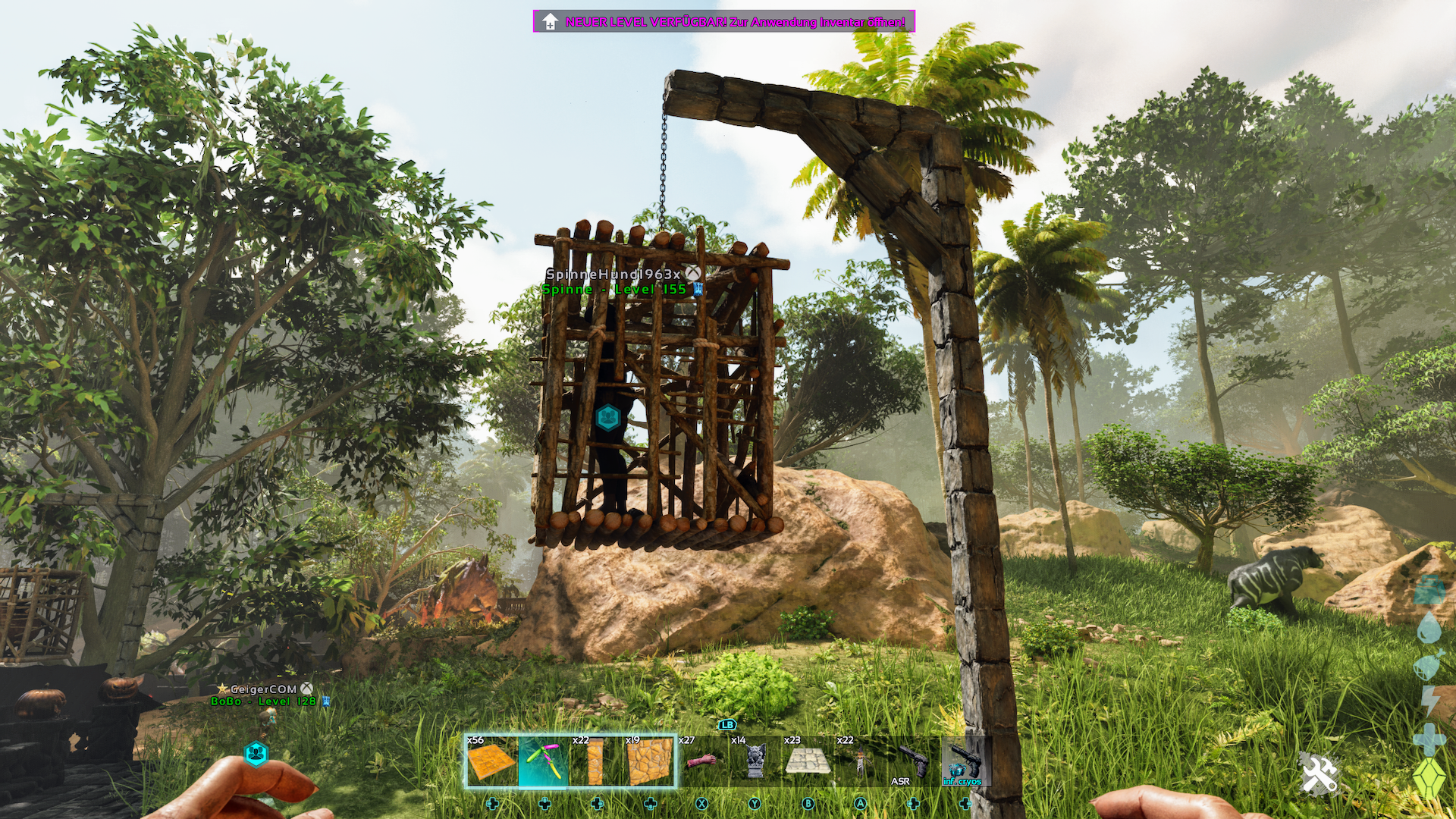Equip the inf. cryos gun slot
The image size is (1456, 819).
pyautogui.click(x=965, y=761)
